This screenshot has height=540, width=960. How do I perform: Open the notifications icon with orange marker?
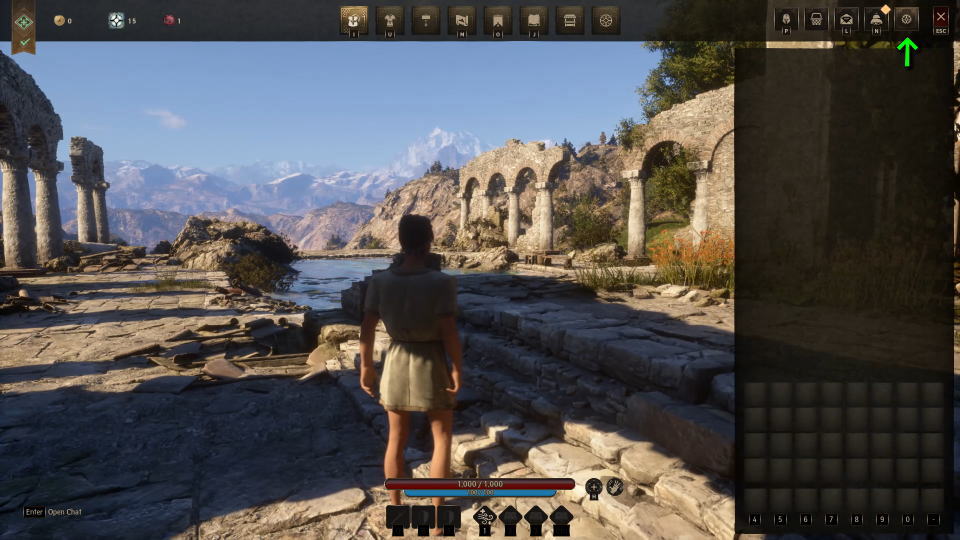click(x=877, y=19)
